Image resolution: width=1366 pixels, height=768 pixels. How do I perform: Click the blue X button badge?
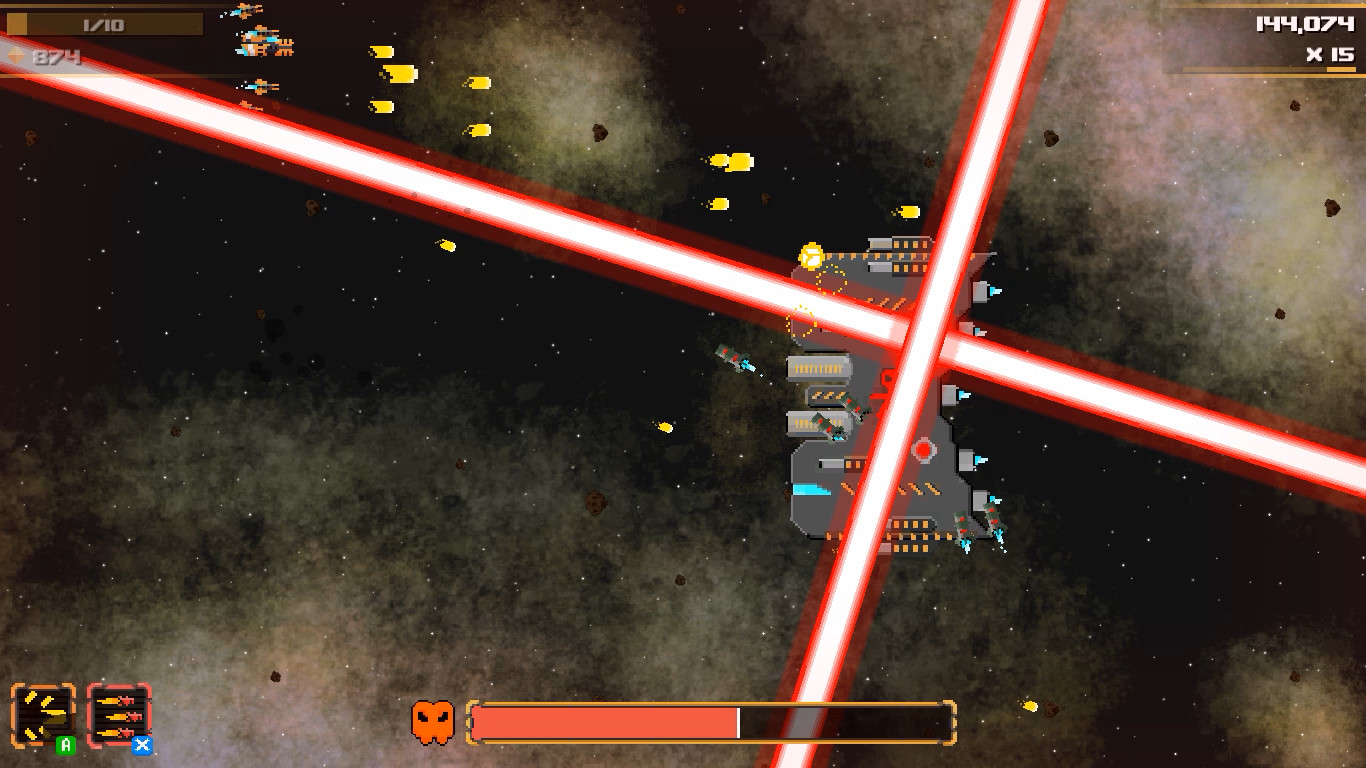[x=142, y=746]
